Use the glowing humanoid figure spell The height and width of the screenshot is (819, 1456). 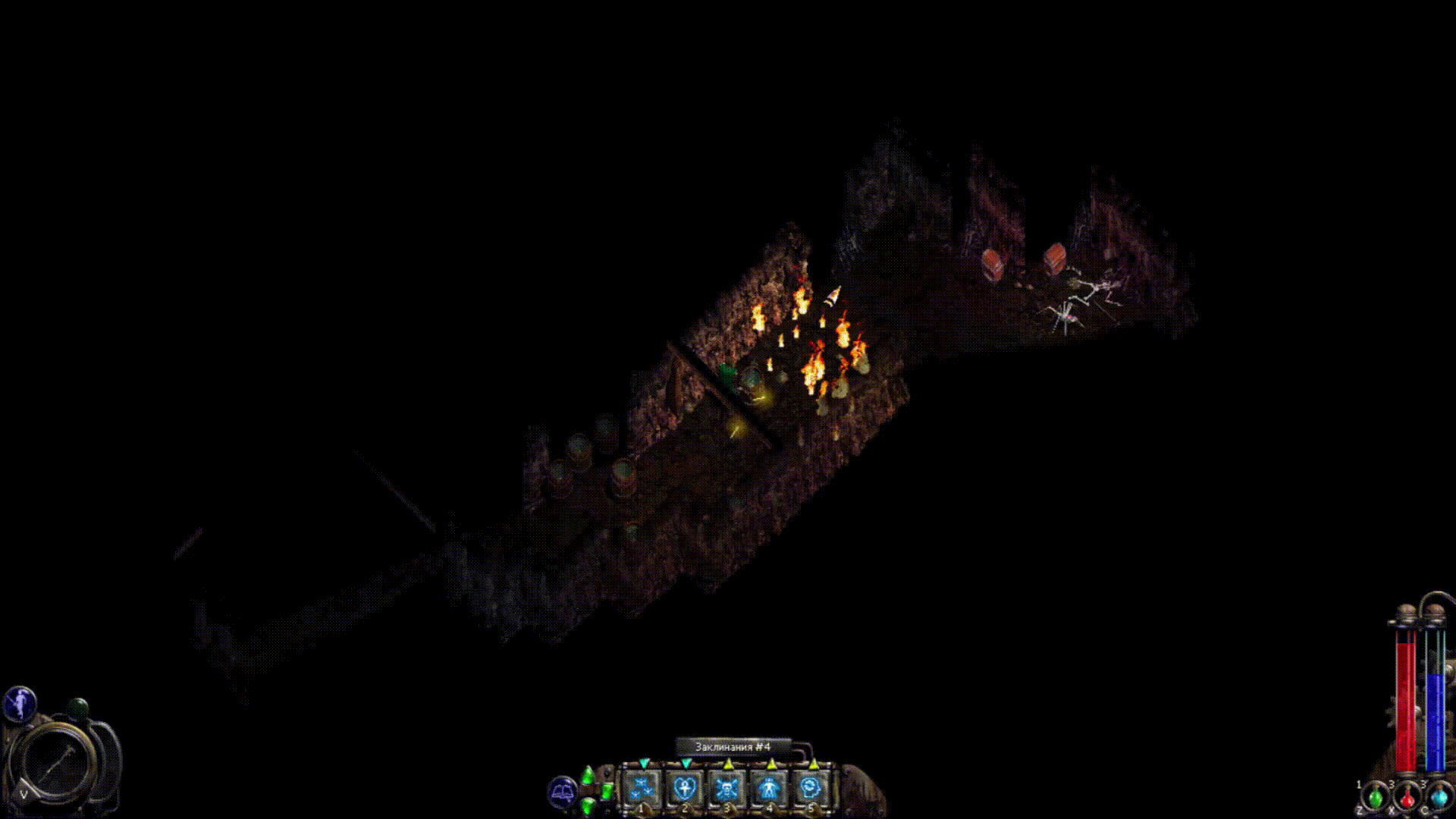point(769,789)
